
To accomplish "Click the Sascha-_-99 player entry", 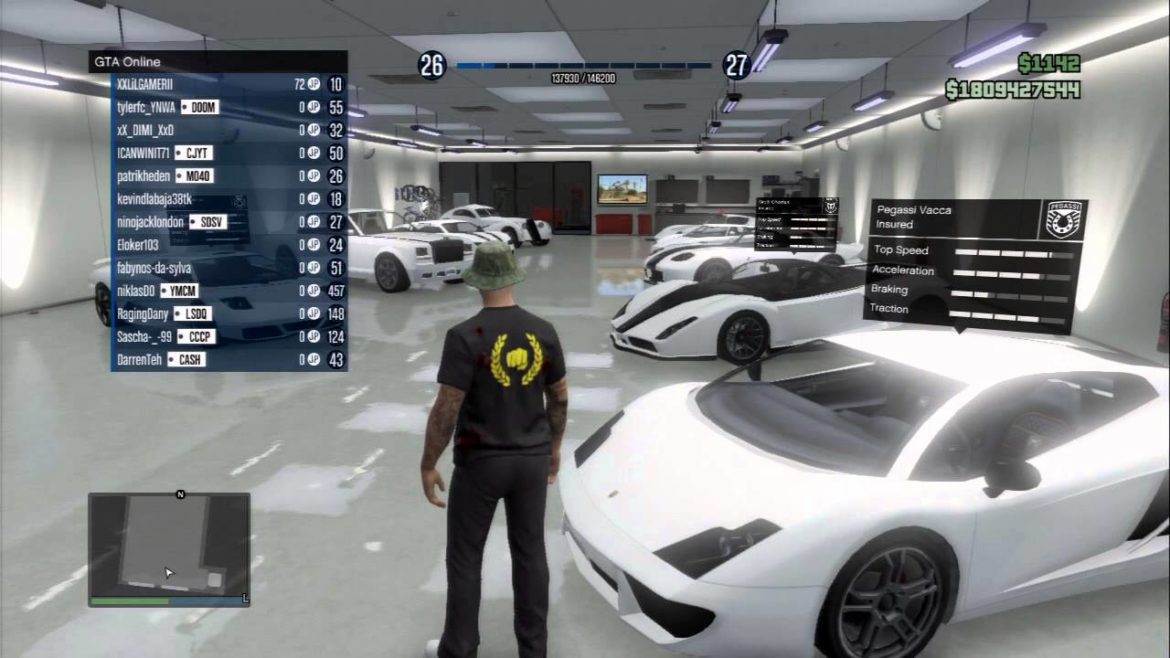I will pos(141,337).
